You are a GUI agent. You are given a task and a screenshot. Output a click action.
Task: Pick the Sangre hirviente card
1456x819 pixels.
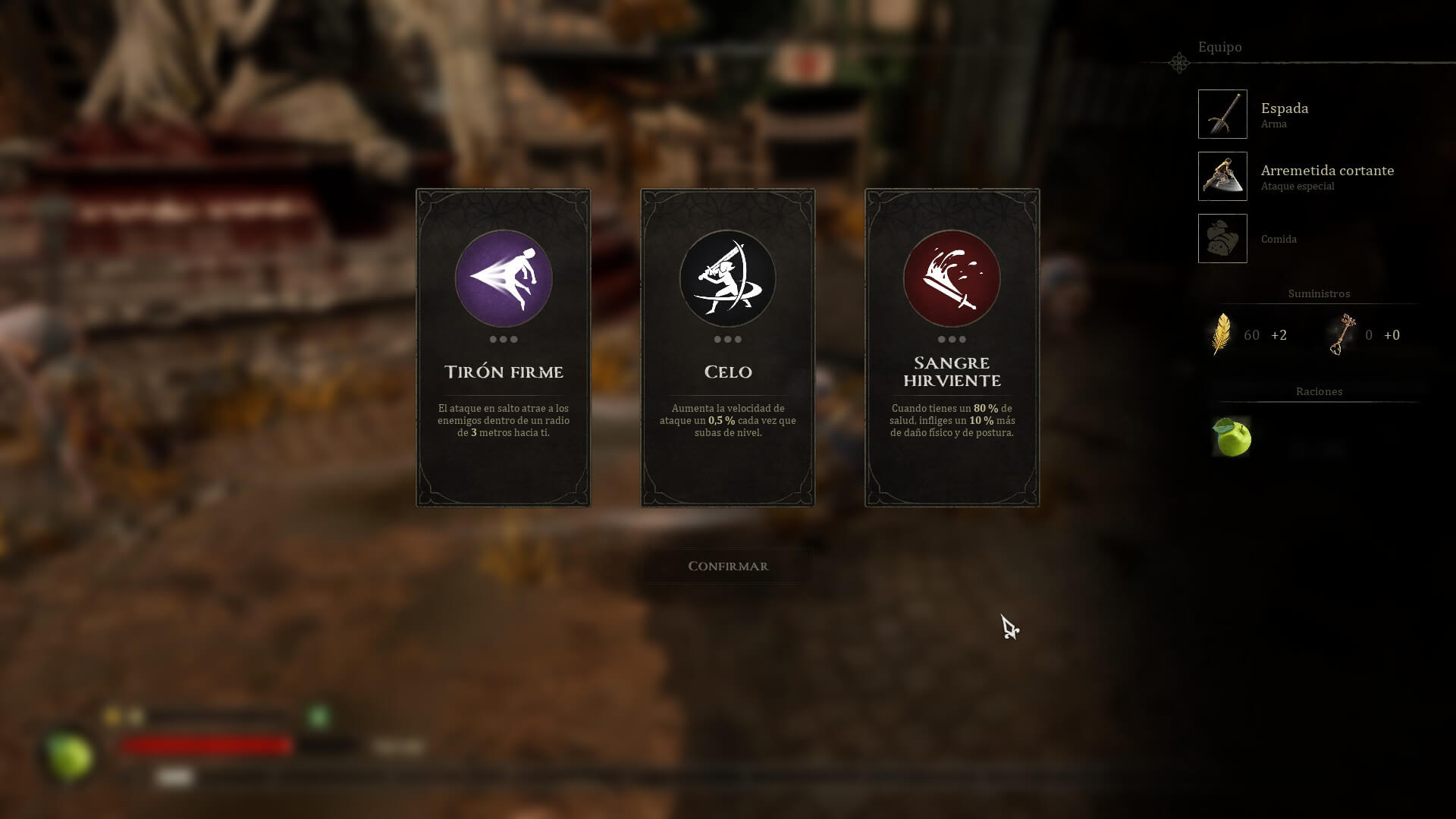(952, 347)
